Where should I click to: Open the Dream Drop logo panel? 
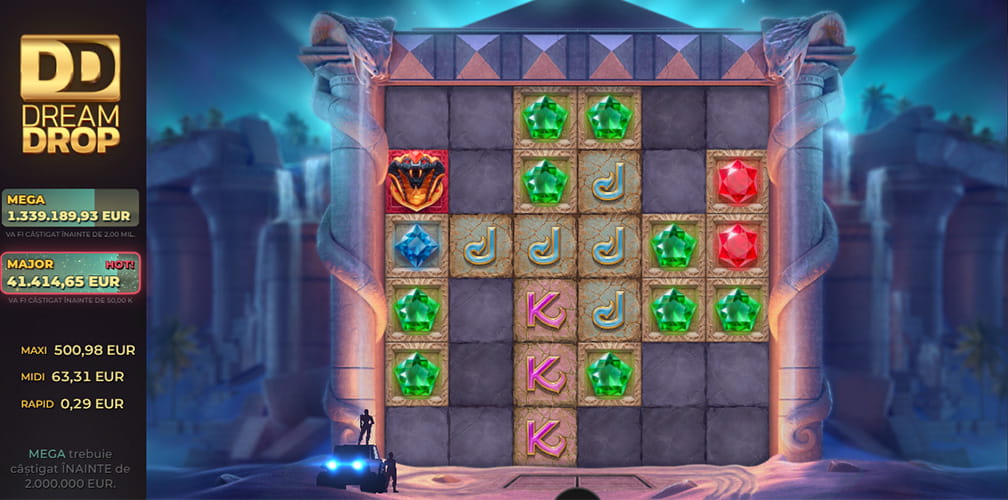coord(70,94)
